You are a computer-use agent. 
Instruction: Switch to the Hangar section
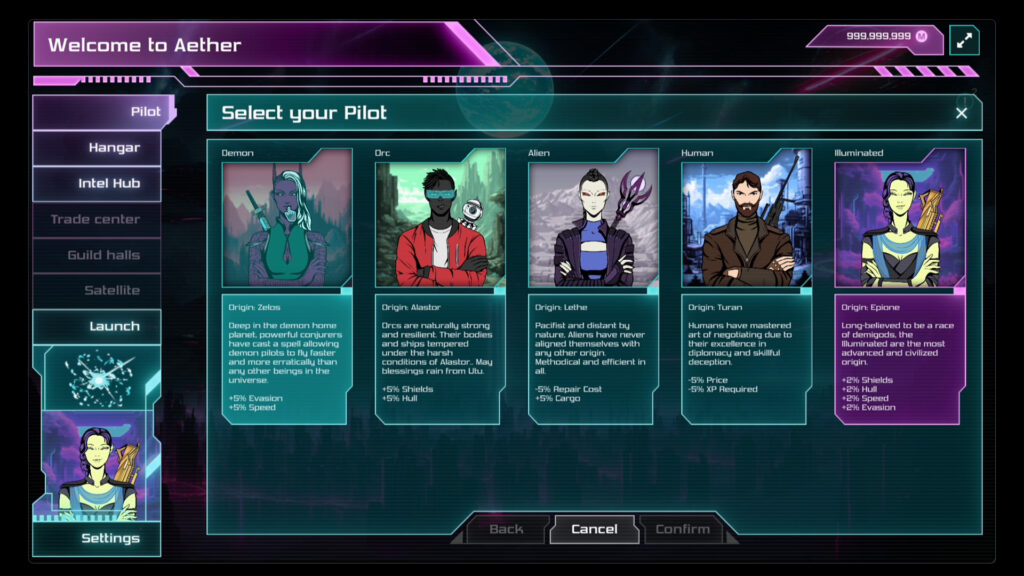coord(103,148)
